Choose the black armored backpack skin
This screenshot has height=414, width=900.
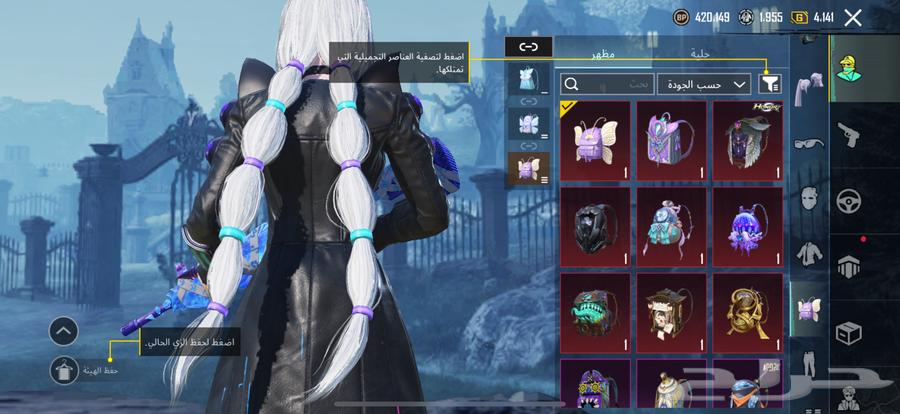[595, 221]
